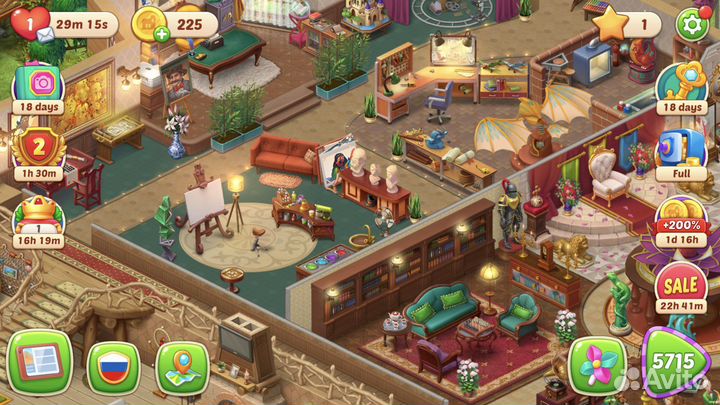Open the colorful flower button
720x405 pixels.
point(597,367)
